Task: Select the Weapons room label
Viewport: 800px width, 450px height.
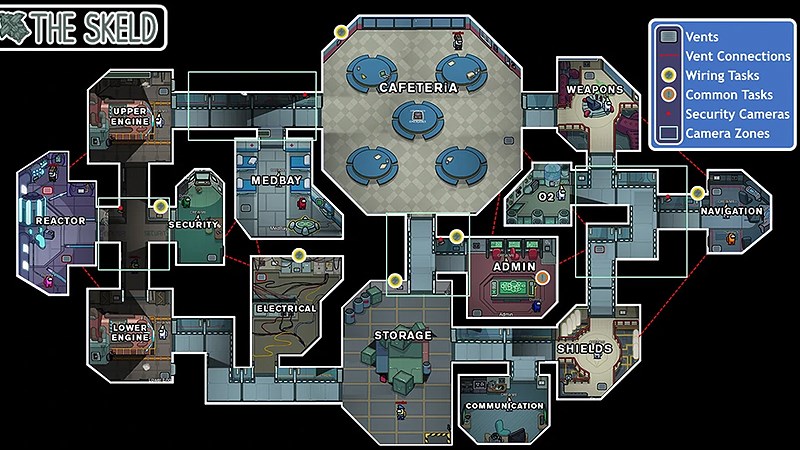Action: pos(595,90)
